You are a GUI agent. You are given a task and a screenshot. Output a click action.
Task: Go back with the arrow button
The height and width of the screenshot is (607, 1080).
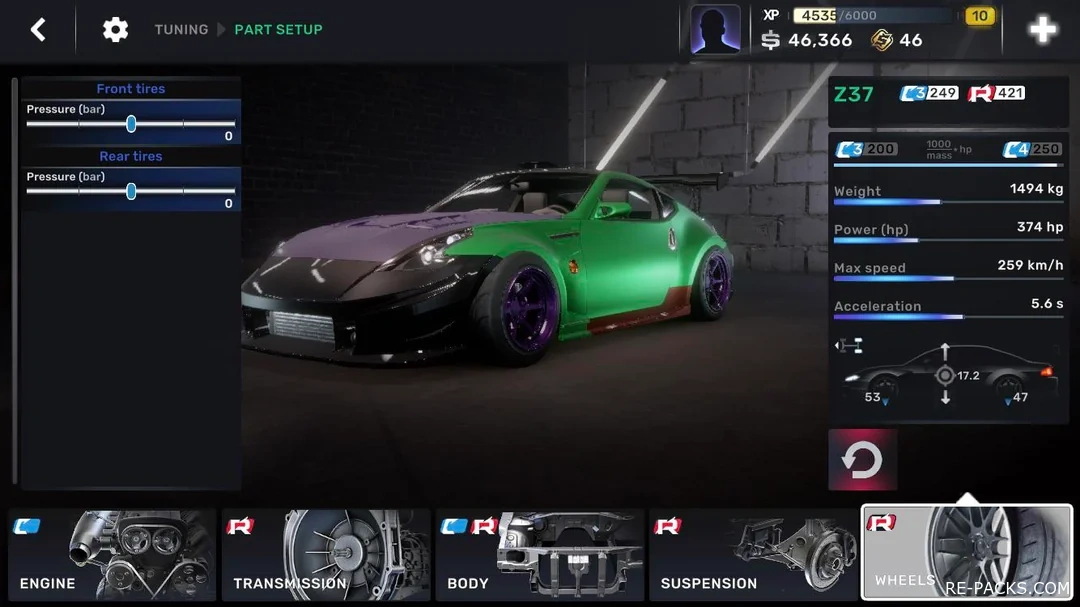[38, 30]
